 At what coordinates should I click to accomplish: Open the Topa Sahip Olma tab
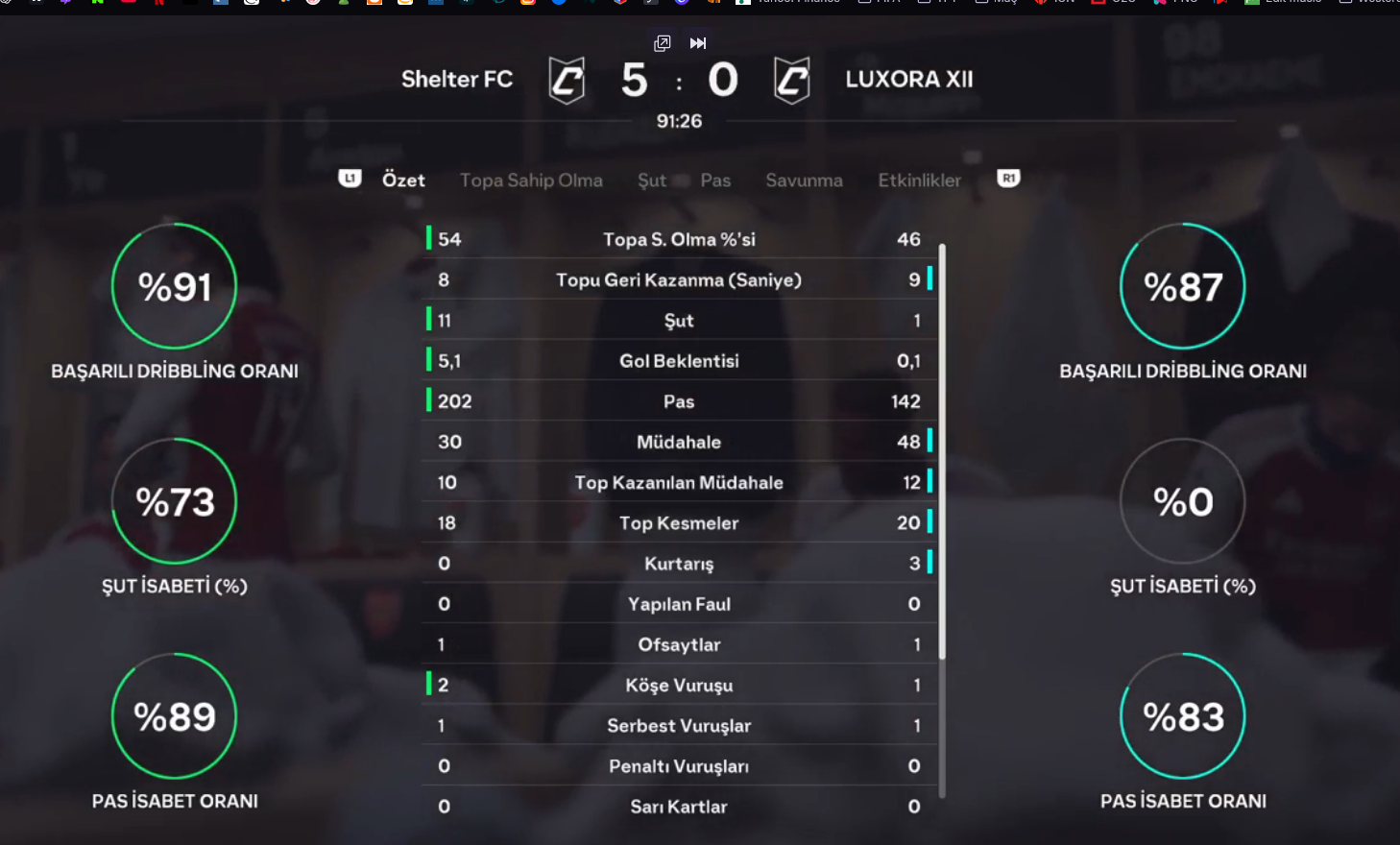point(531,180)
